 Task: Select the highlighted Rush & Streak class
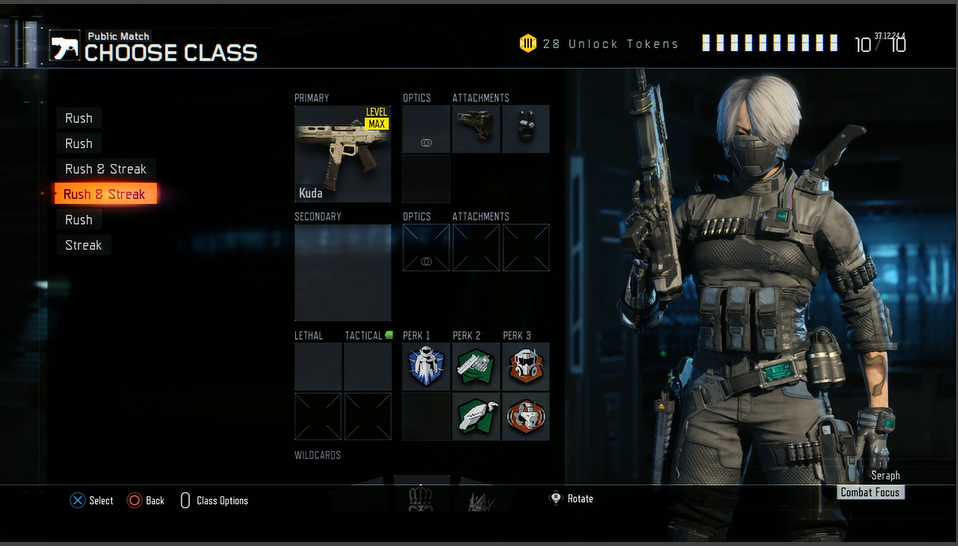pyautogui.click(x=104, y=194)
